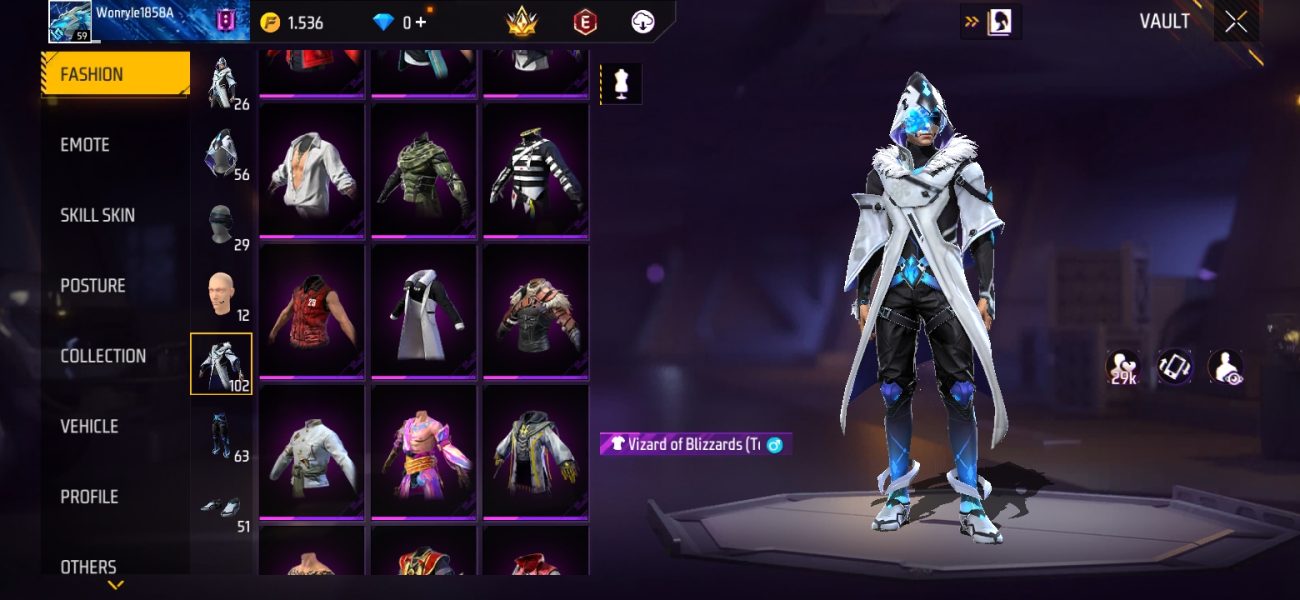This screenshot has height=600, width=1300.
Task: Select the black and white striped top
Action: [x=535, y=169]
